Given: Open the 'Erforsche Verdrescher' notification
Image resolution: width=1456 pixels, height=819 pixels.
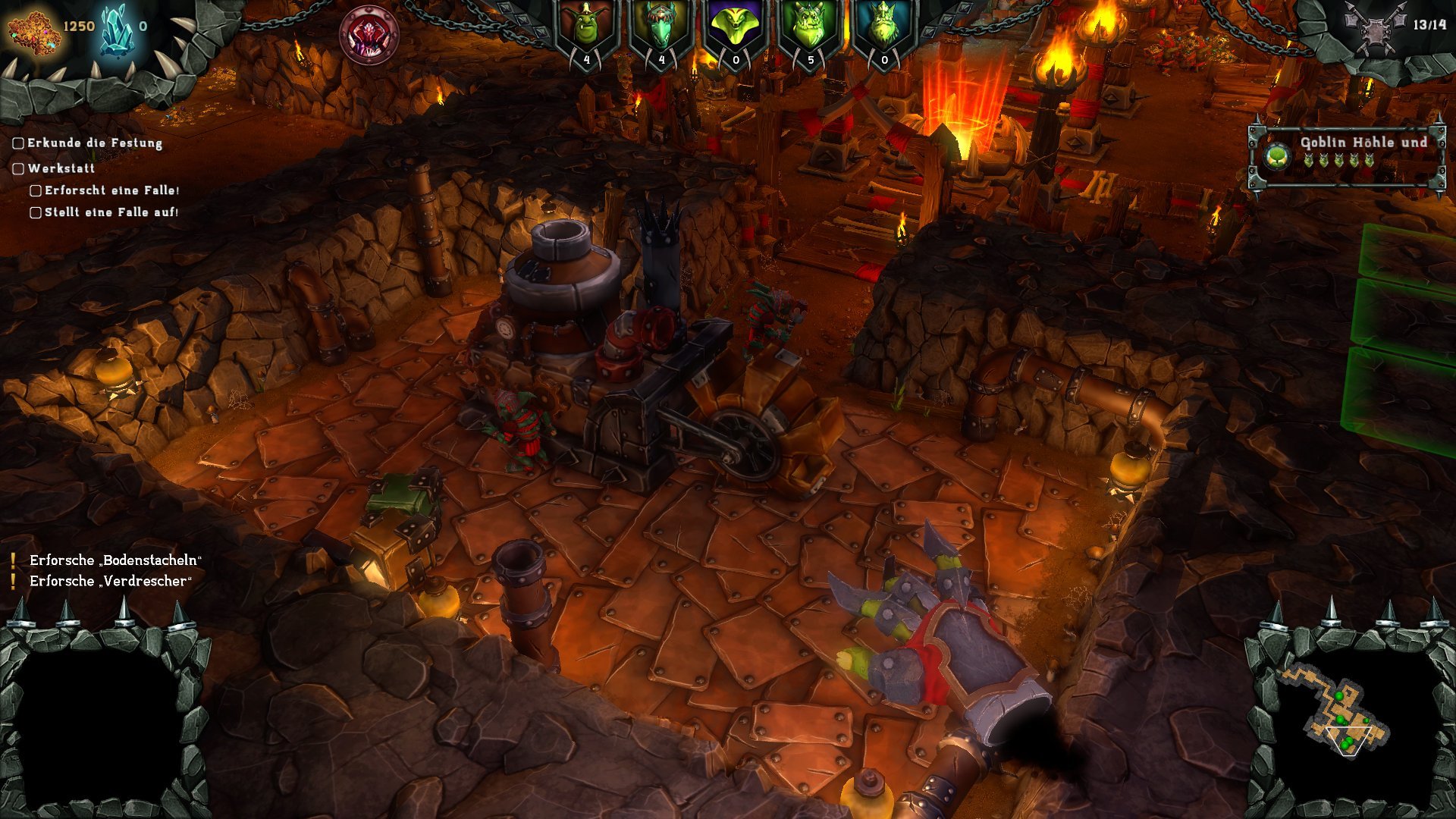Looking at the screenshot, I should point(111,581).
